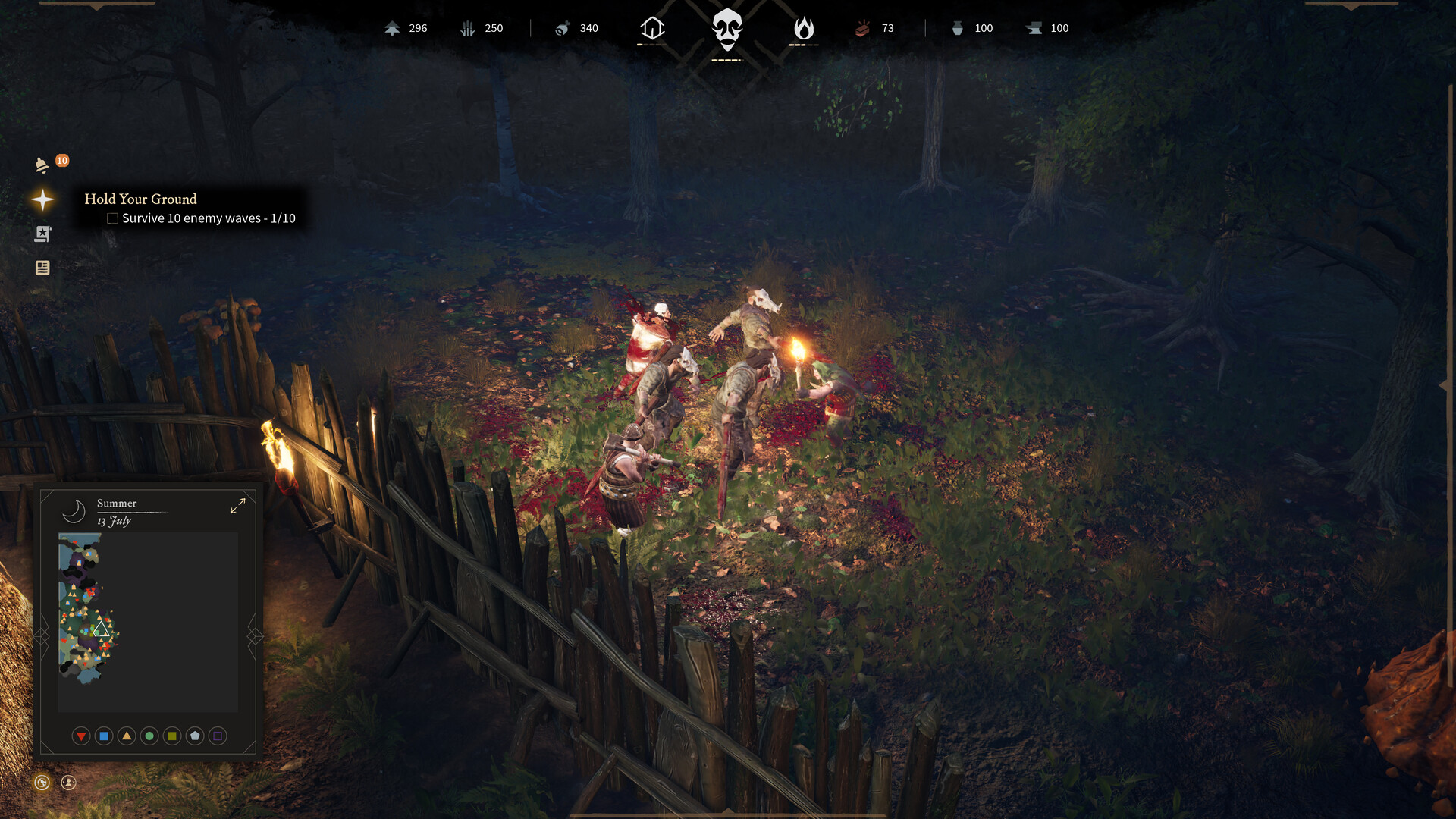This screenshot has height=819, width=1456.
Task: Open the Hold Your Ground quest entry
Action: (140, 199)
